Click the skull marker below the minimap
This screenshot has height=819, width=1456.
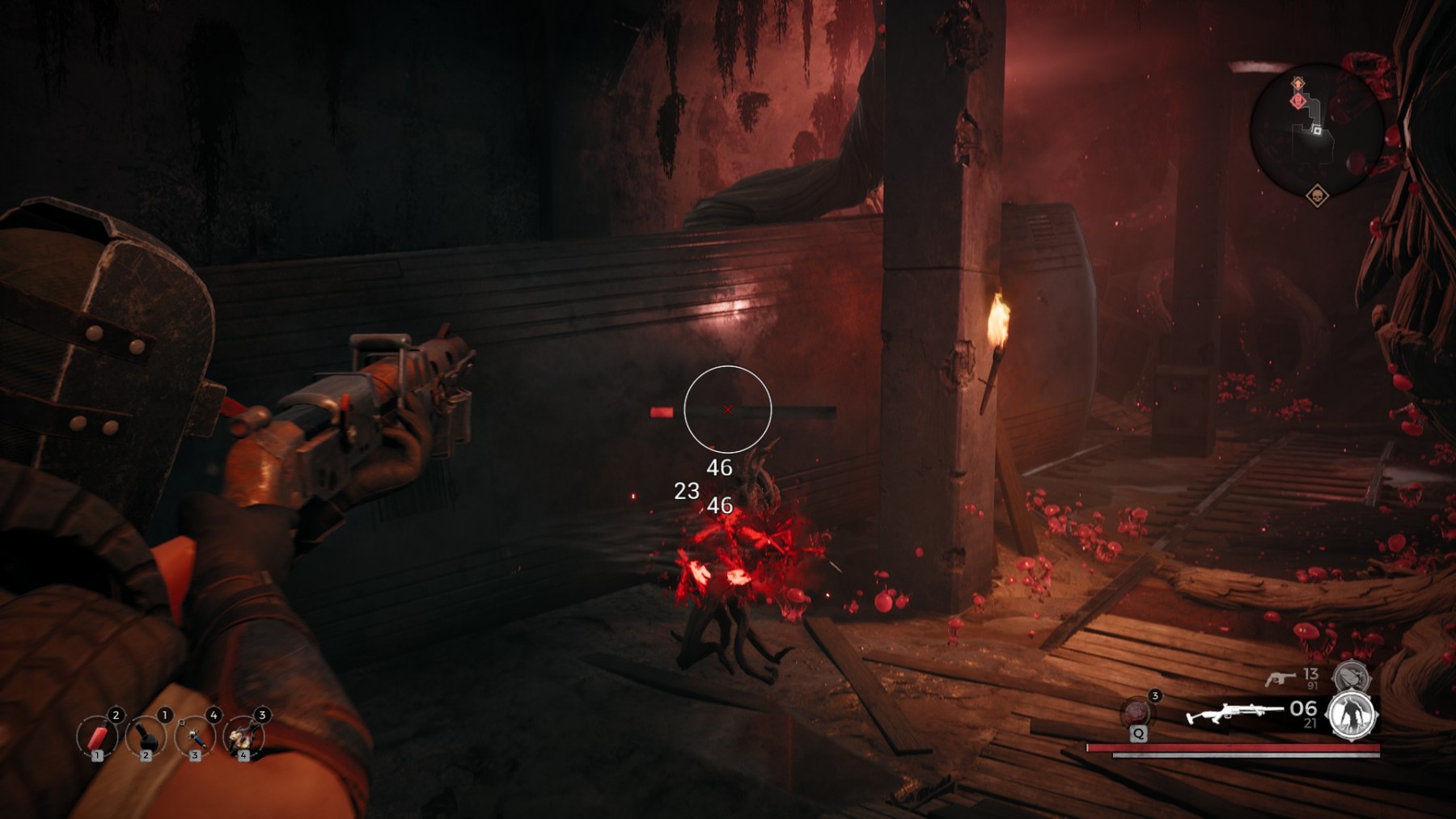1317,196
